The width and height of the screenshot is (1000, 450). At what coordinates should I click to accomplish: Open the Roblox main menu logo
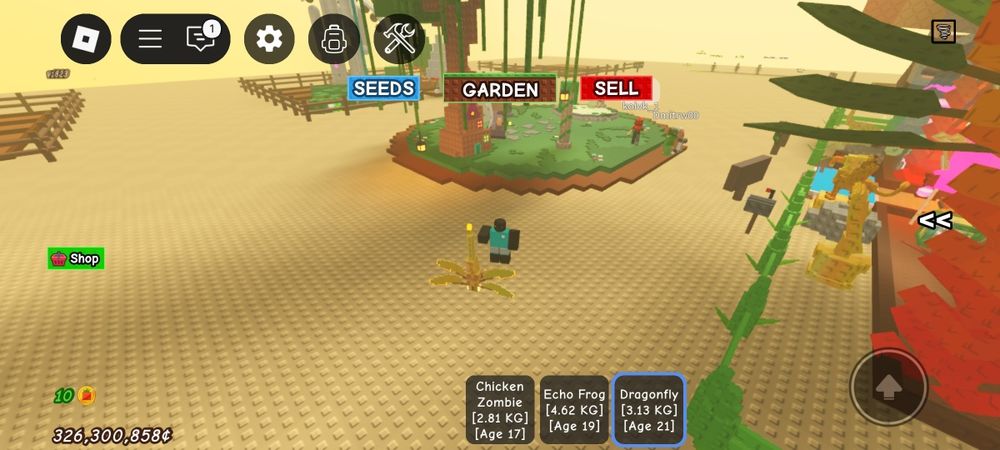pyautogui.click(x=86, y=39)
